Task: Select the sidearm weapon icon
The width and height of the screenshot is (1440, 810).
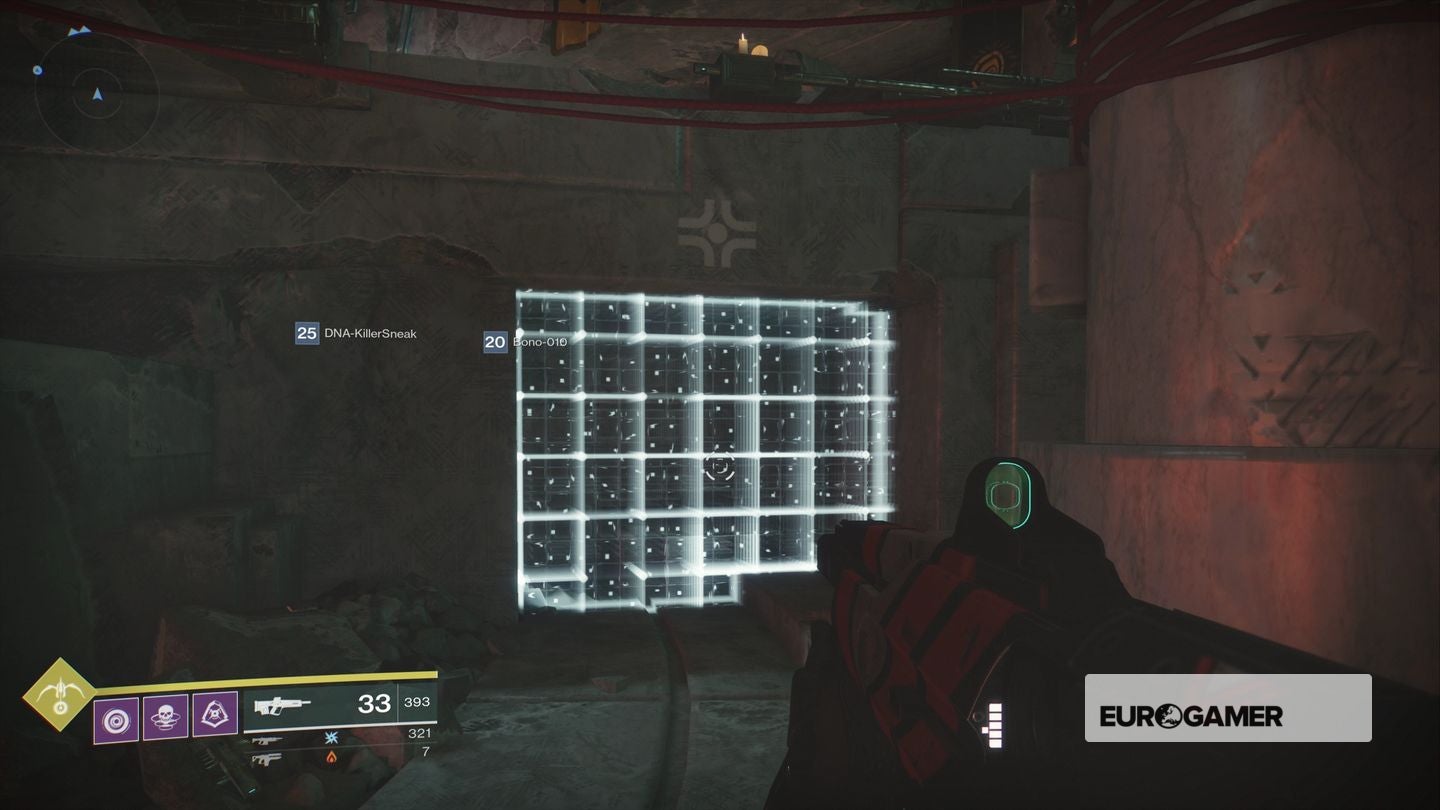Action: pos(267,741)
